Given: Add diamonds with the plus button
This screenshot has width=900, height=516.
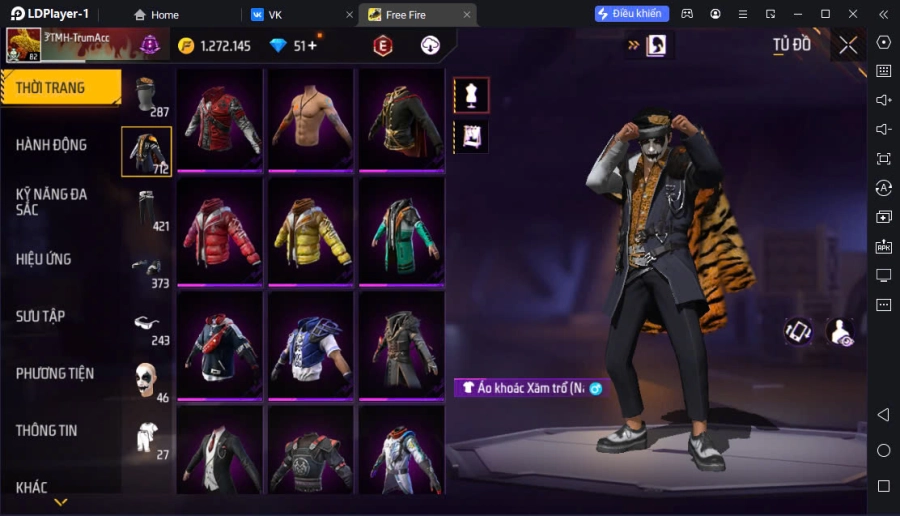Looking at the screenshot, I should point(312,46).
